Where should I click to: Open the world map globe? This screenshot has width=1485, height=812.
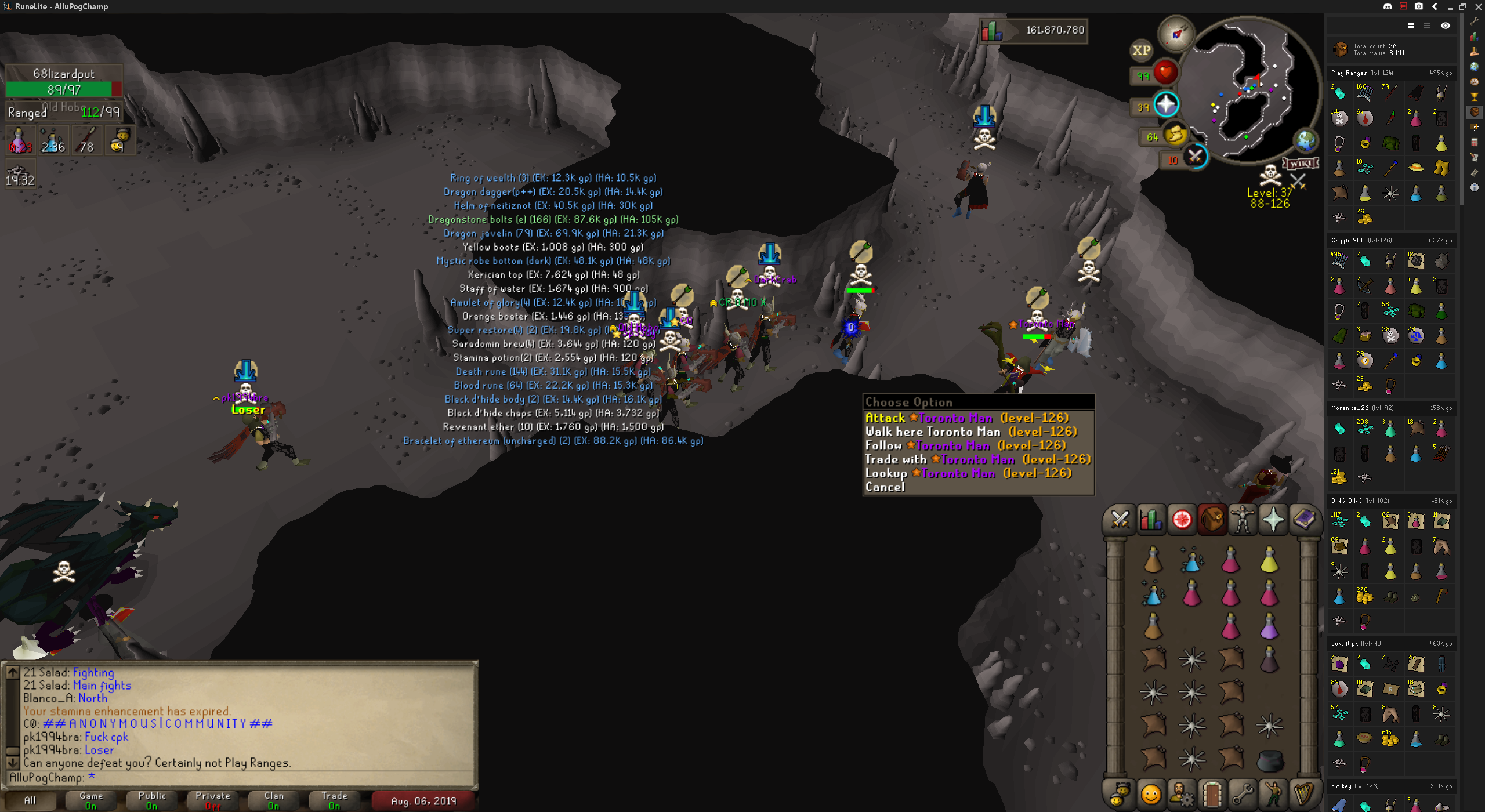(1306, 141)
